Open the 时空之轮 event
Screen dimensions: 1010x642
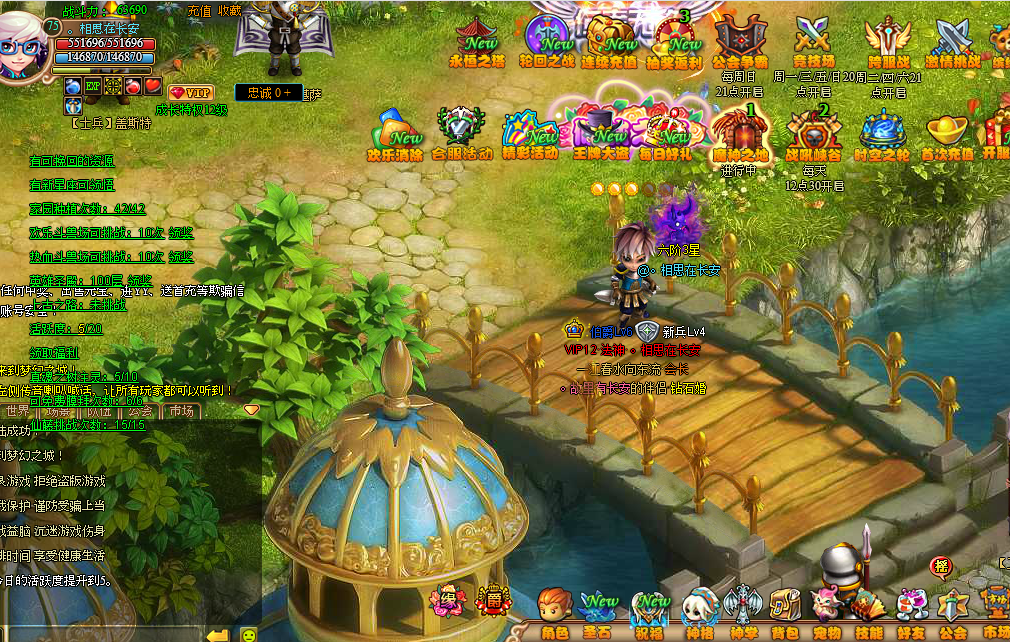click(x=881, y=136)
